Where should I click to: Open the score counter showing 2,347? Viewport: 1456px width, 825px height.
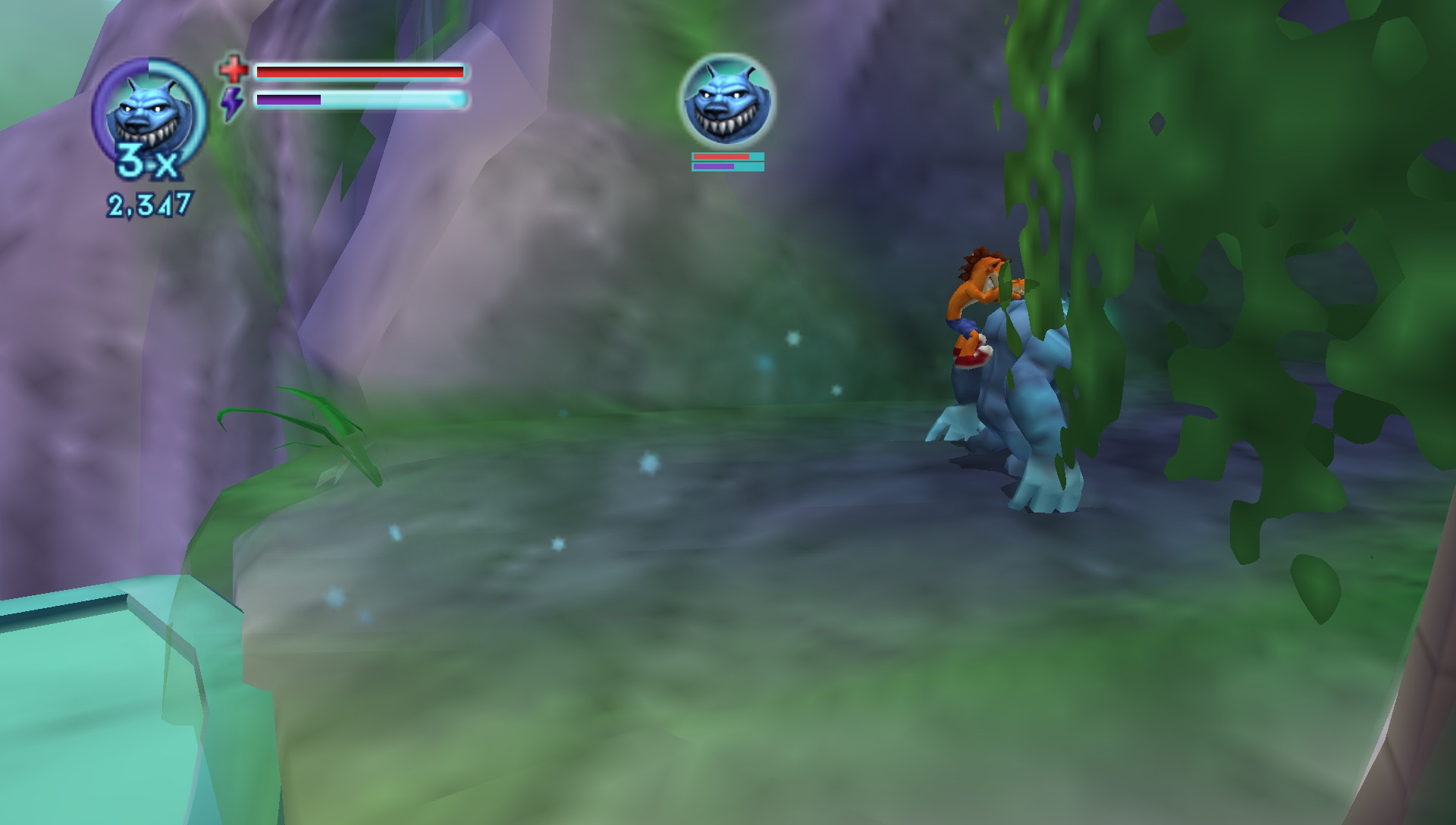(149, 202)
